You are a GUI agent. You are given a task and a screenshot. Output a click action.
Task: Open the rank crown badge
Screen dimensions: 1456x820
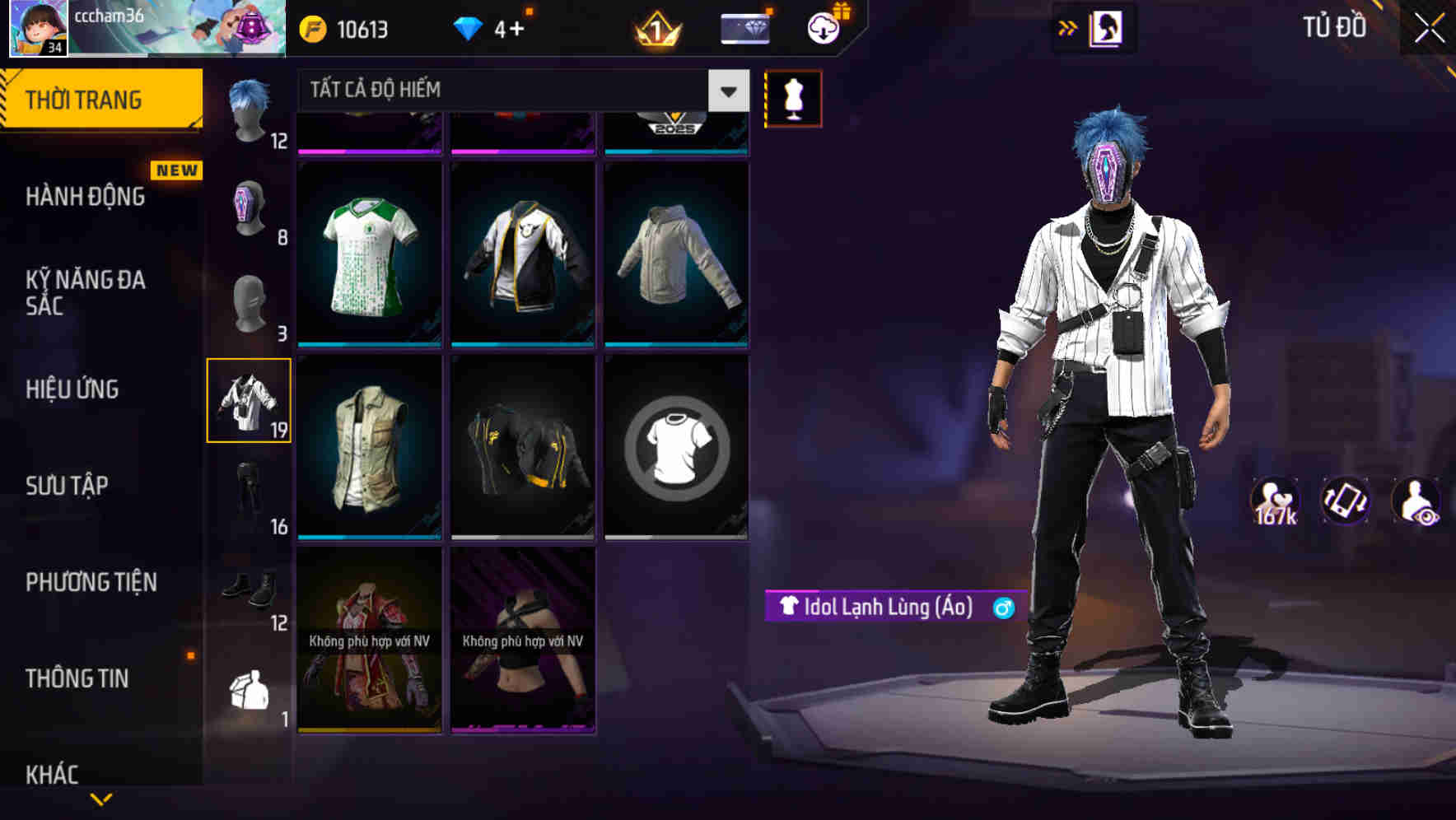[x=655, y=30]
